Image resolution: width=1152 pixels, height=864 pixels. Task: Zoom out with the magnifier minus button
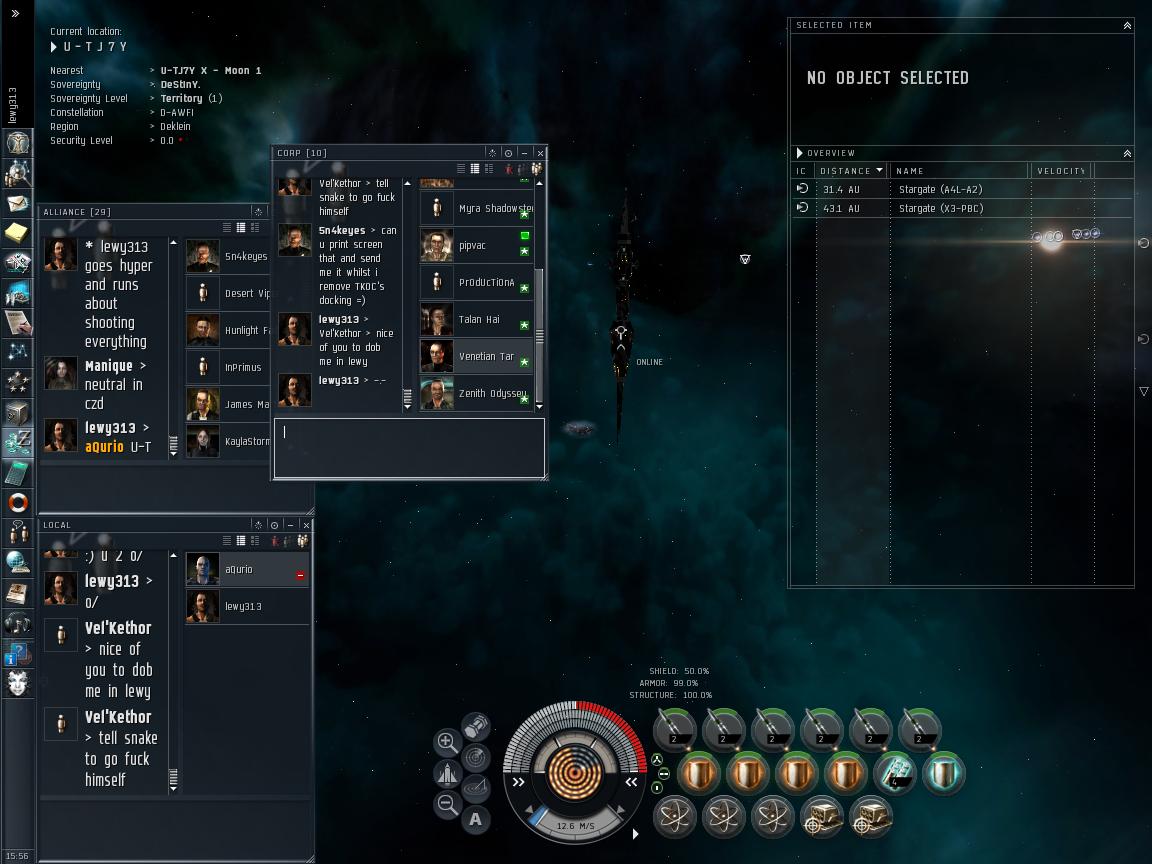pos(447,804)
